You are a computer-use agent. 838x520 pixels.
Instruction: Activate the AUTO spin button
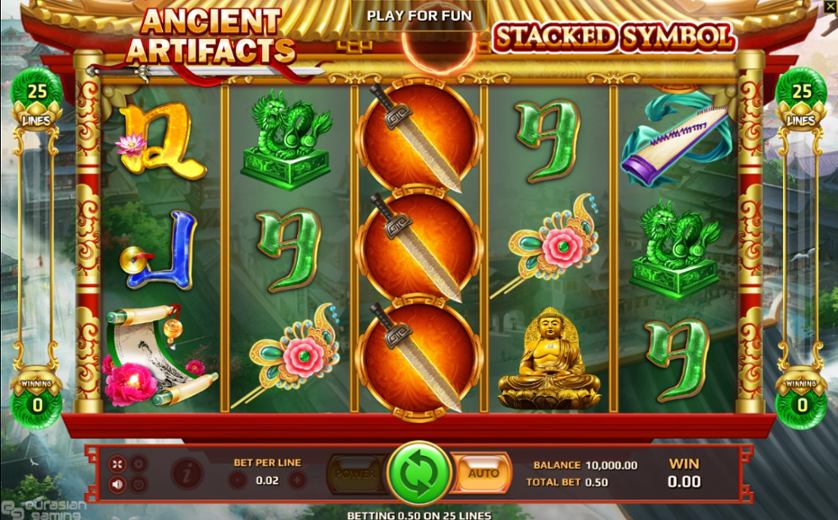483,472
